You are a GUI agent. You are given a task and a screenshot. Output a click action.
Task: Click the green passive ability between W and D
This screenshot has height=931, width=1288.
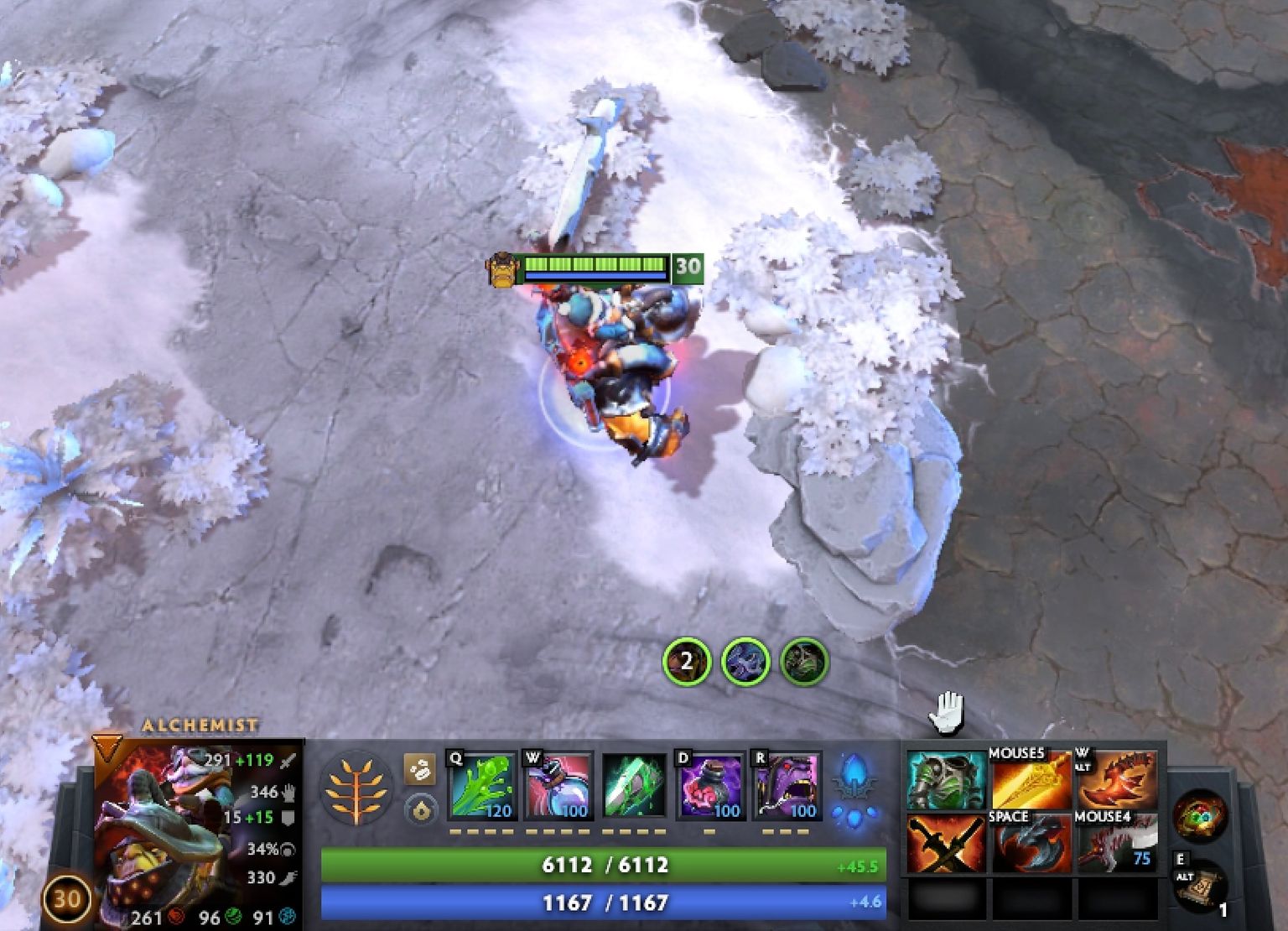(635, 784)
